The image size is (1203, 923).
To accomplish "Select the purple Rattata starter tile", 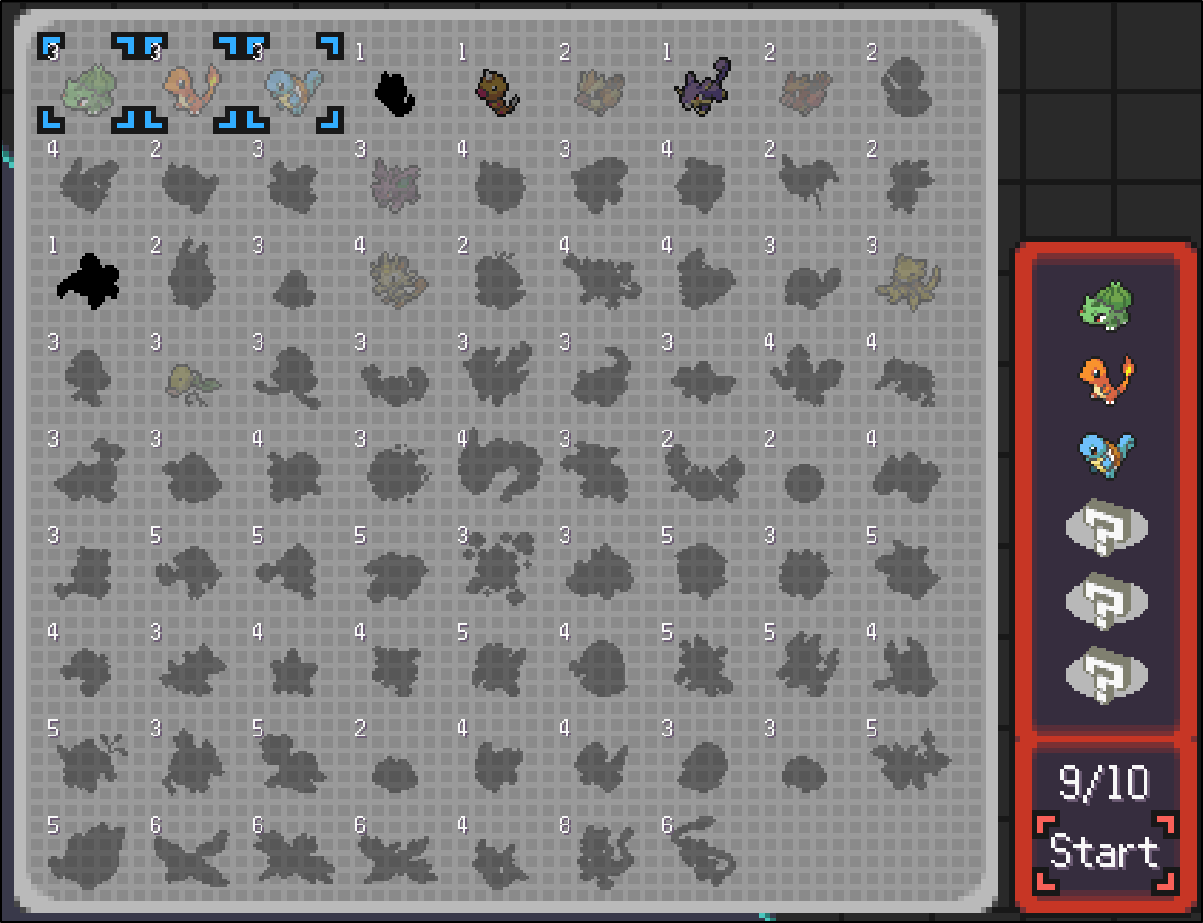I will coord(702,88).
